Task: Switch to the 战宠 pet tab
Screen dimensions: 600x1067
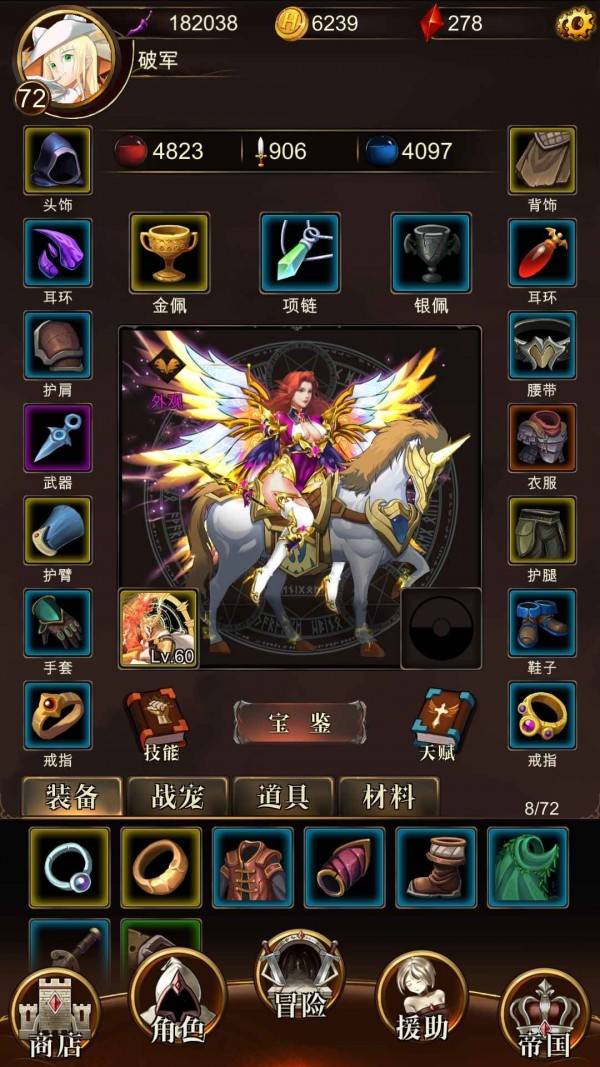Action: tap(178, 797)
